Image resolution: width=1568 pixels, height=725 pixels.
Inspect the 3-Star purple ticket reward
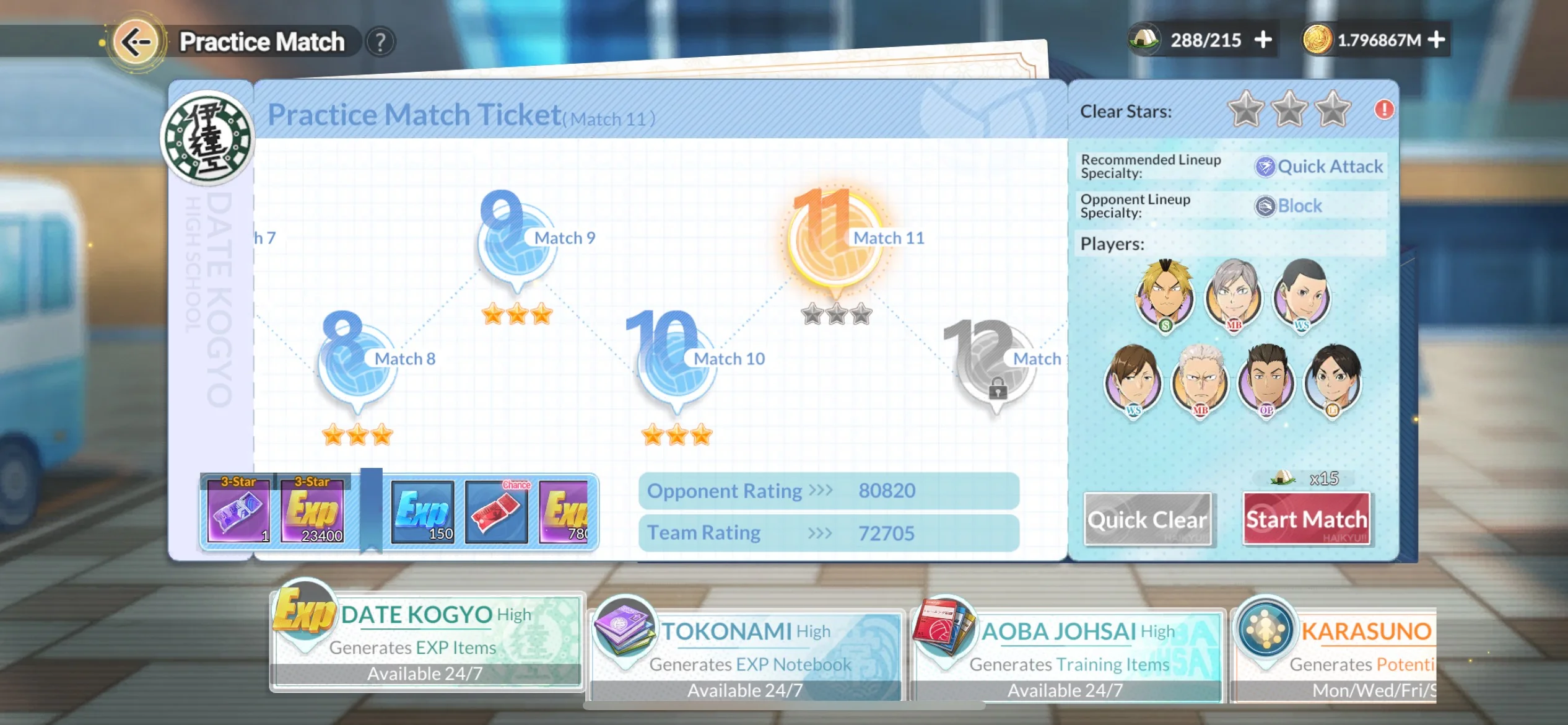(238, 511)
